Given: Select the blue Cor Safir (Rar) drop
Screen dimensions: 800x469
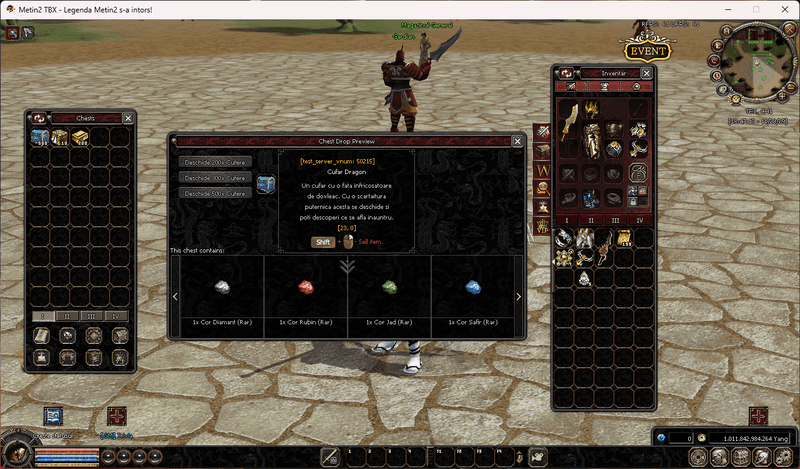Looking at the screenshot, I should [x=473, y=287].
